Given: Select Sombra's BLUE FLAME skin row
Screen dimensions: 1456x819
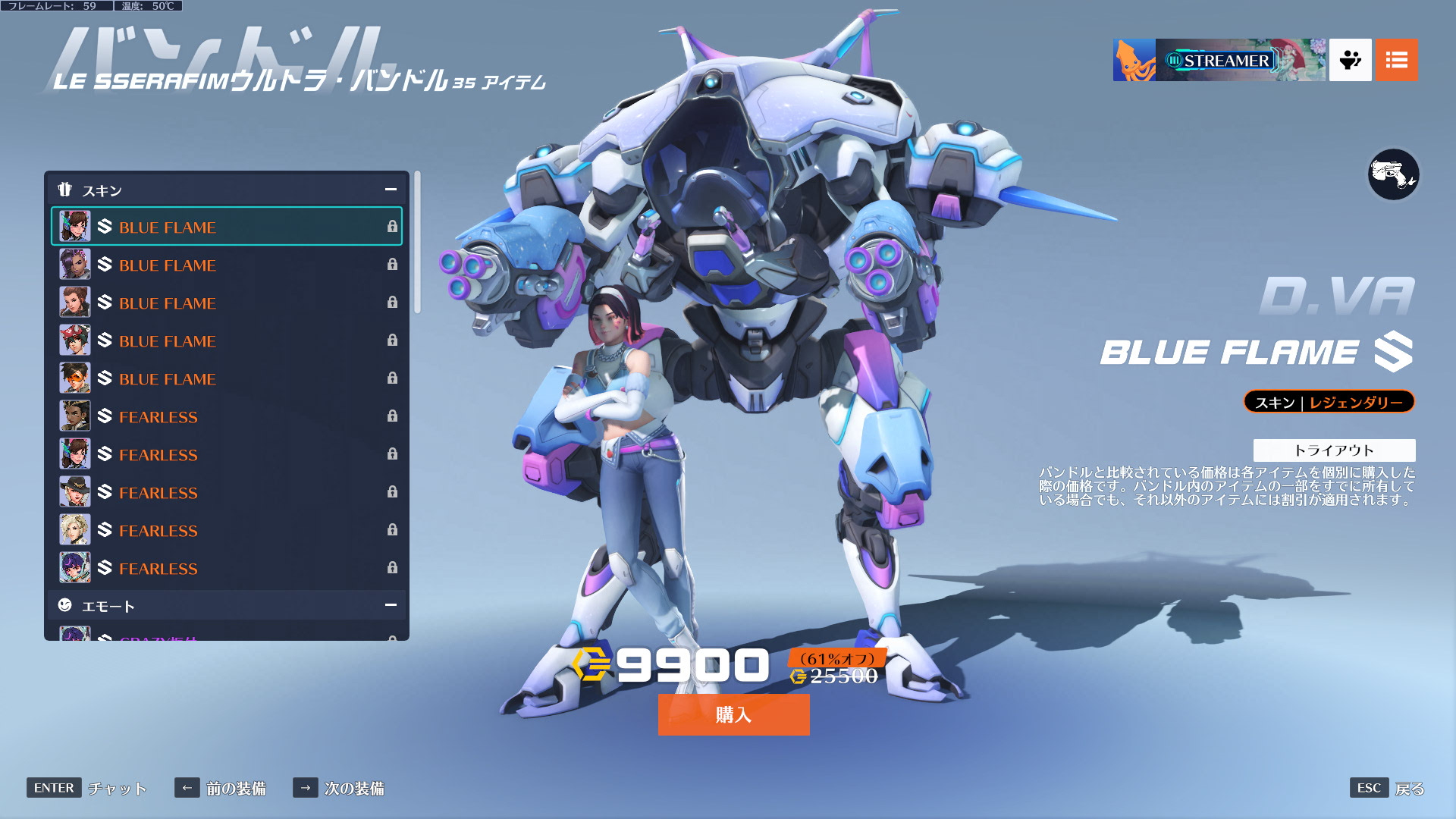Looking at the screenshot, I should click(227, 265).
